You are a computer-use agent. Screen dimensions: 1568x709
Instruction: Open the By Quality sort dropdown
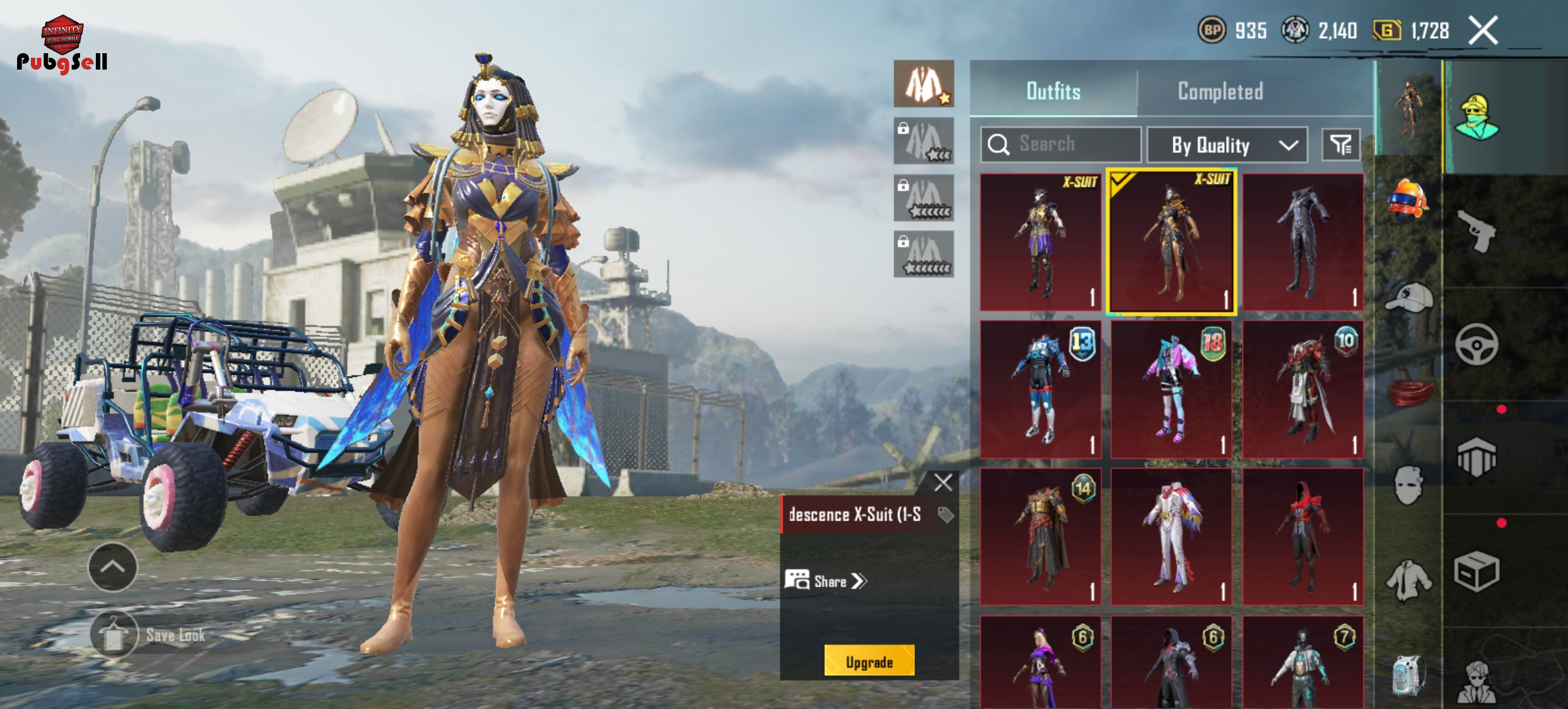tap(1227, 145)
